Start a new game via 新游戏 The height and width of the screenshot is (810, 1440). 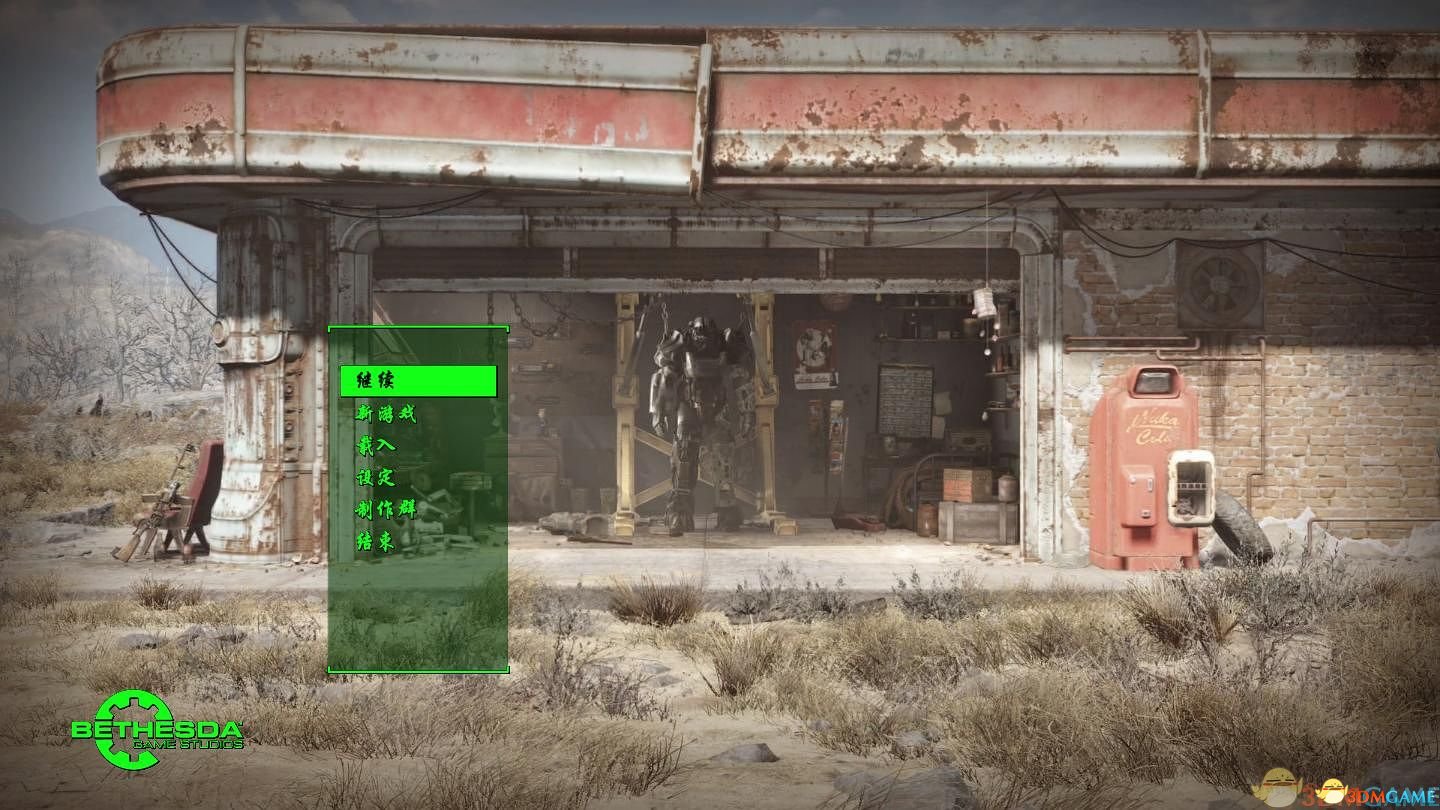(386, 413)
